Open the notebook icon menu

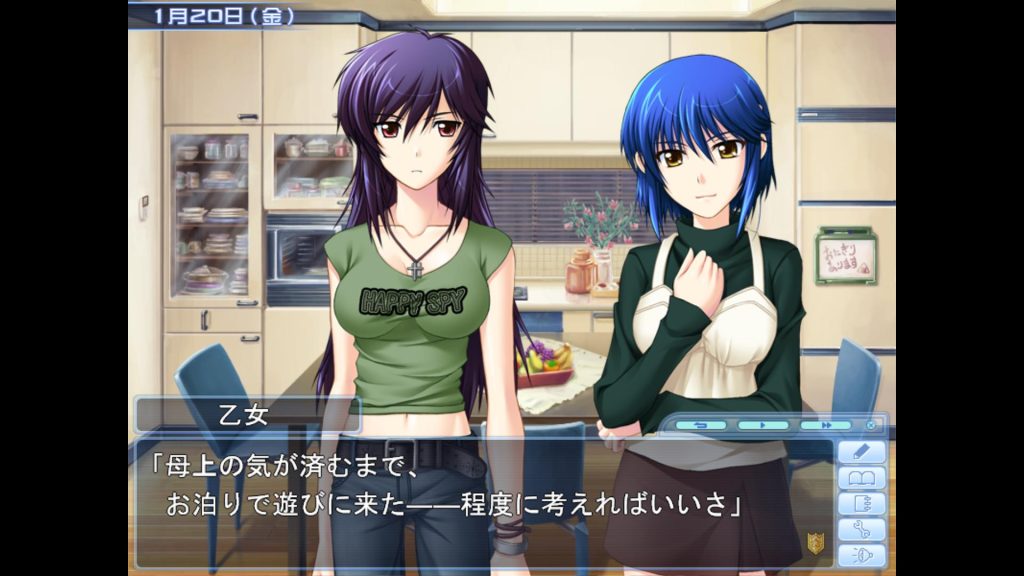pos(861,504)
